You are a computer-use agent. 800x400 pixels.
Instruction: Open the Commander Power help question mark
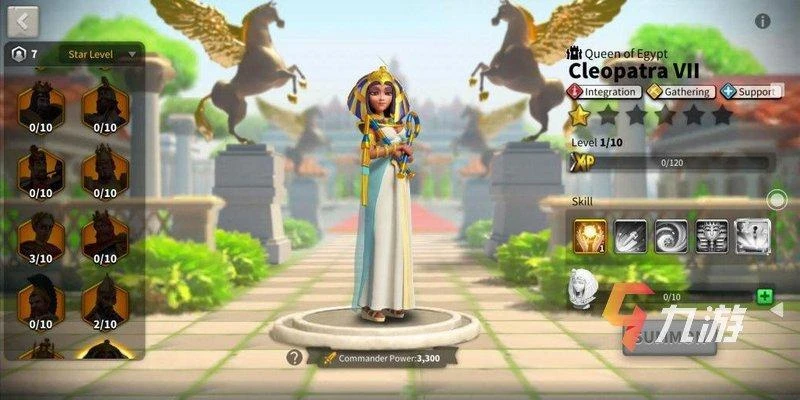point(294,357)
